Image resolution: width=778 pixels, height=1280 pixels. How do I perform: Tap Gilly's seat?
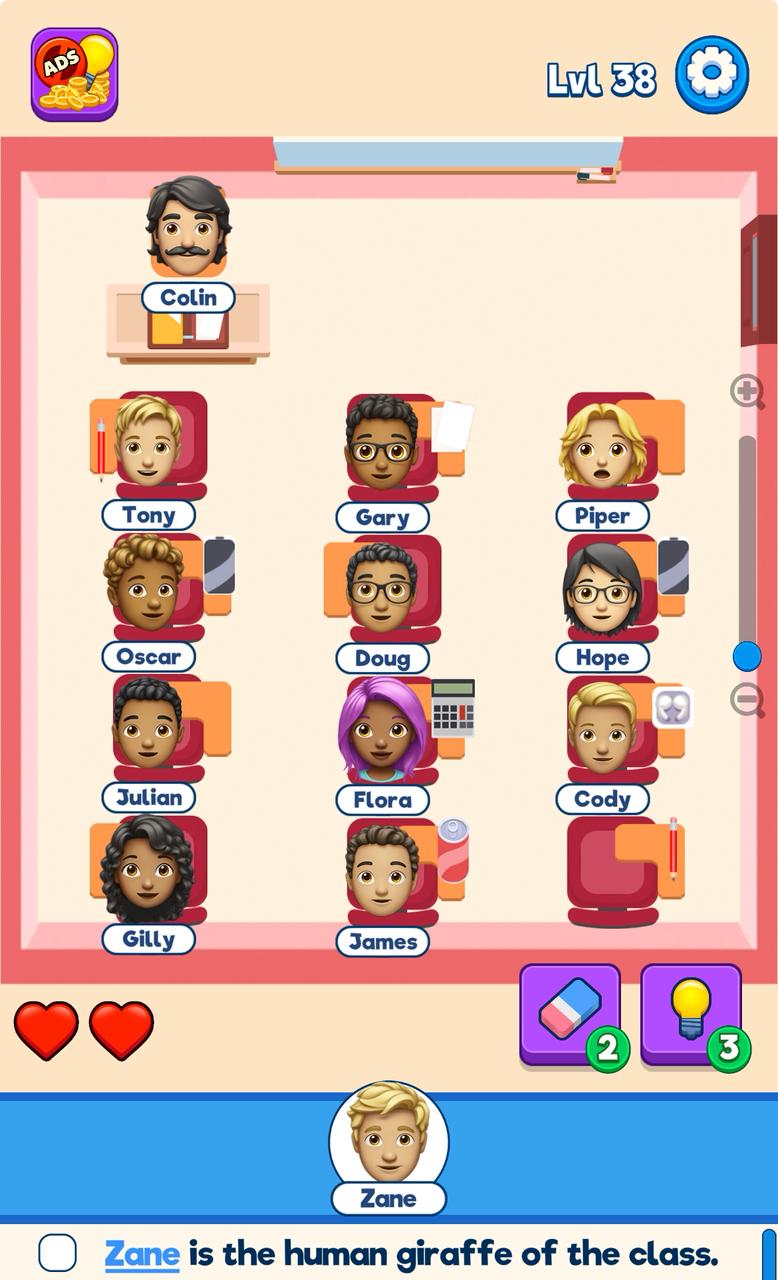pyautogui.click(x=148, y=868)
